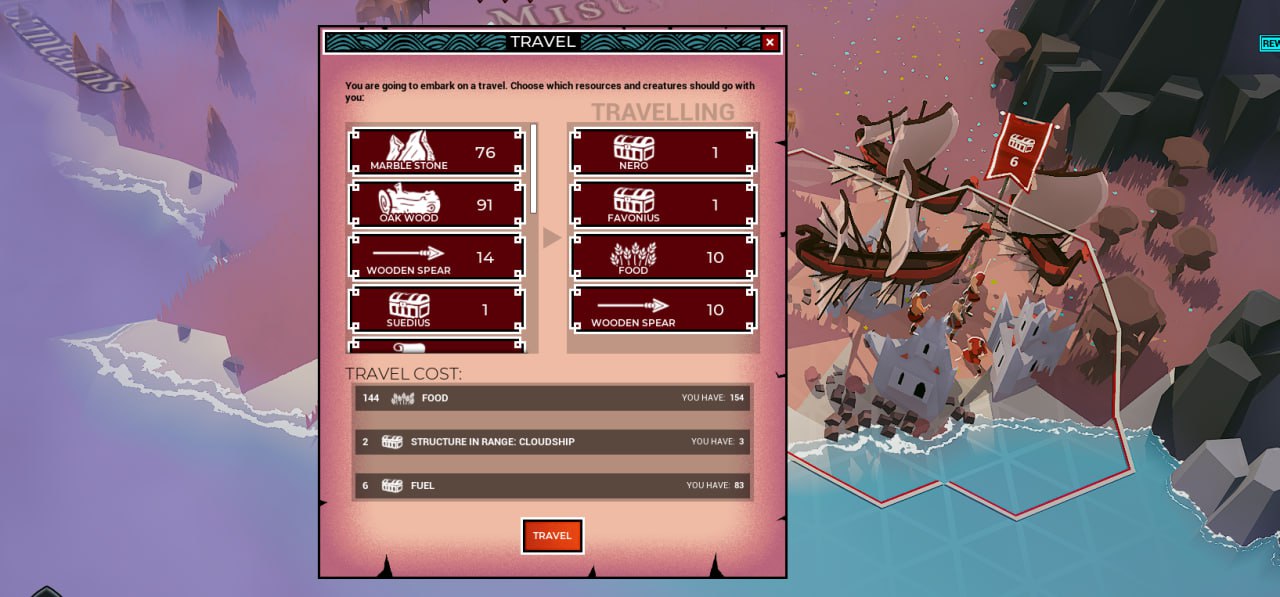This screenshot has height=597, width=1280.
Task: Close the Travel dialog
Action: 769,42
